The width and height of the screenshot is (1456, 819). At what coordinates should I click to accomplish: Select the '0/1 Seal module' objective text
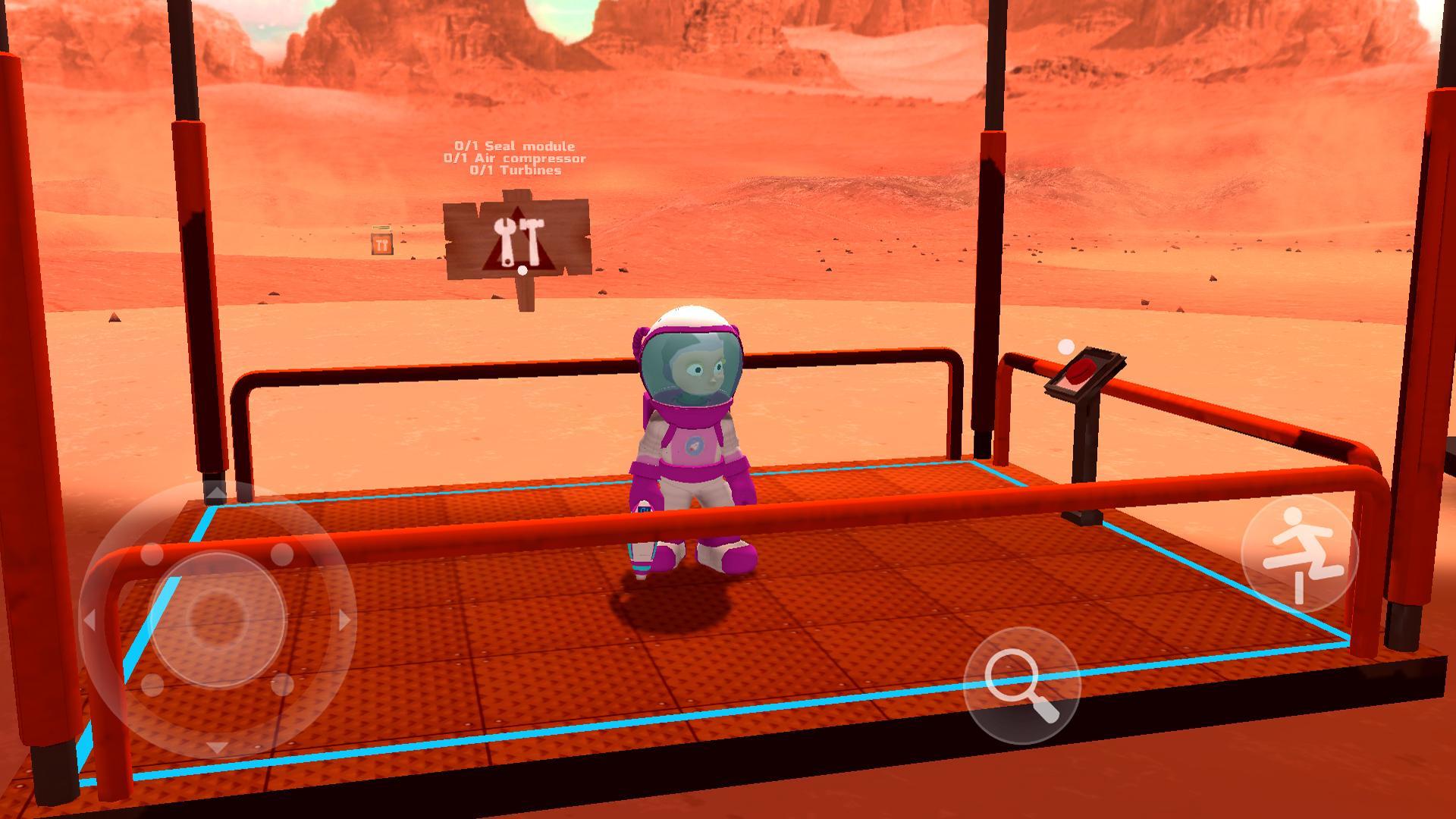[x=515, y=145]
